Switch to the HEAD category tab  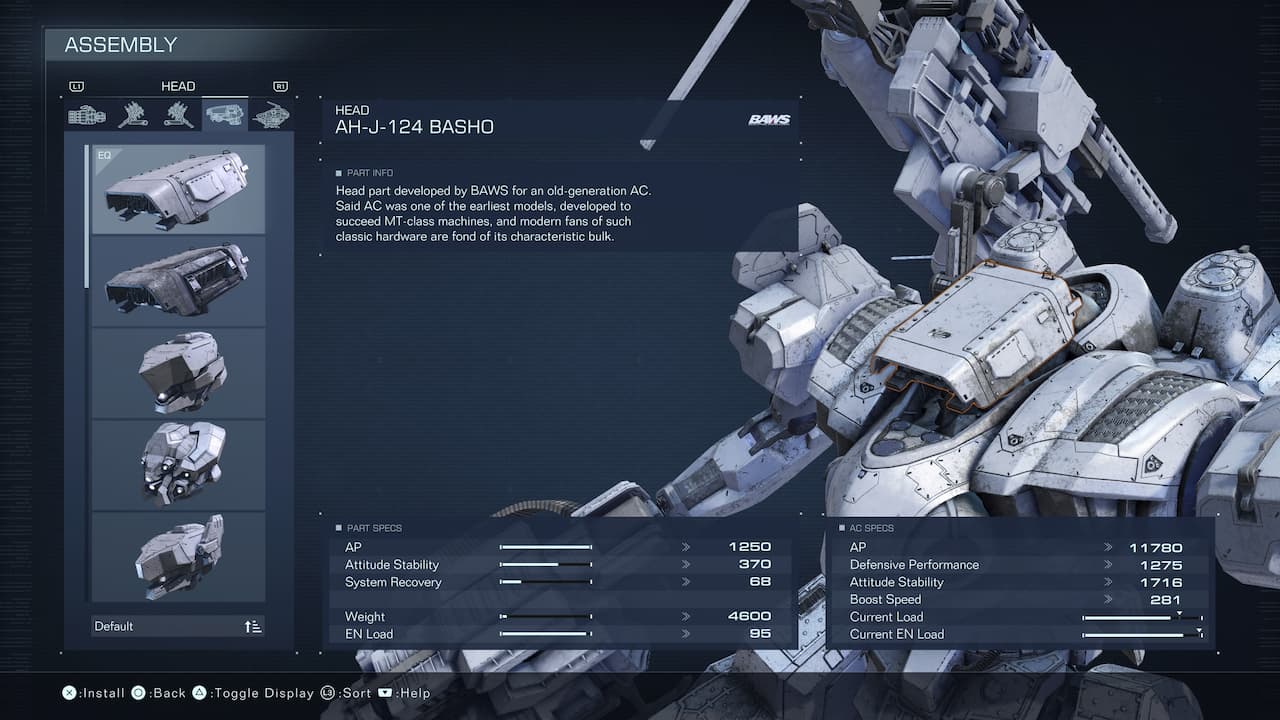[224, 114]
